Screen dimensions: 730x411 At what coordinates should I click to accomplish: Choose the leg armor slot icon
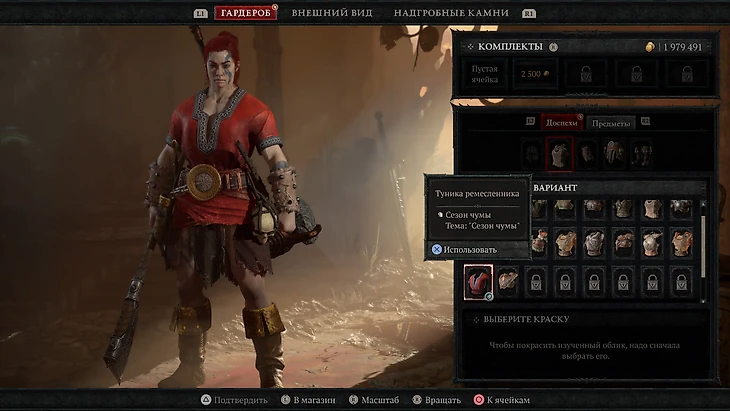pos(614,154)
